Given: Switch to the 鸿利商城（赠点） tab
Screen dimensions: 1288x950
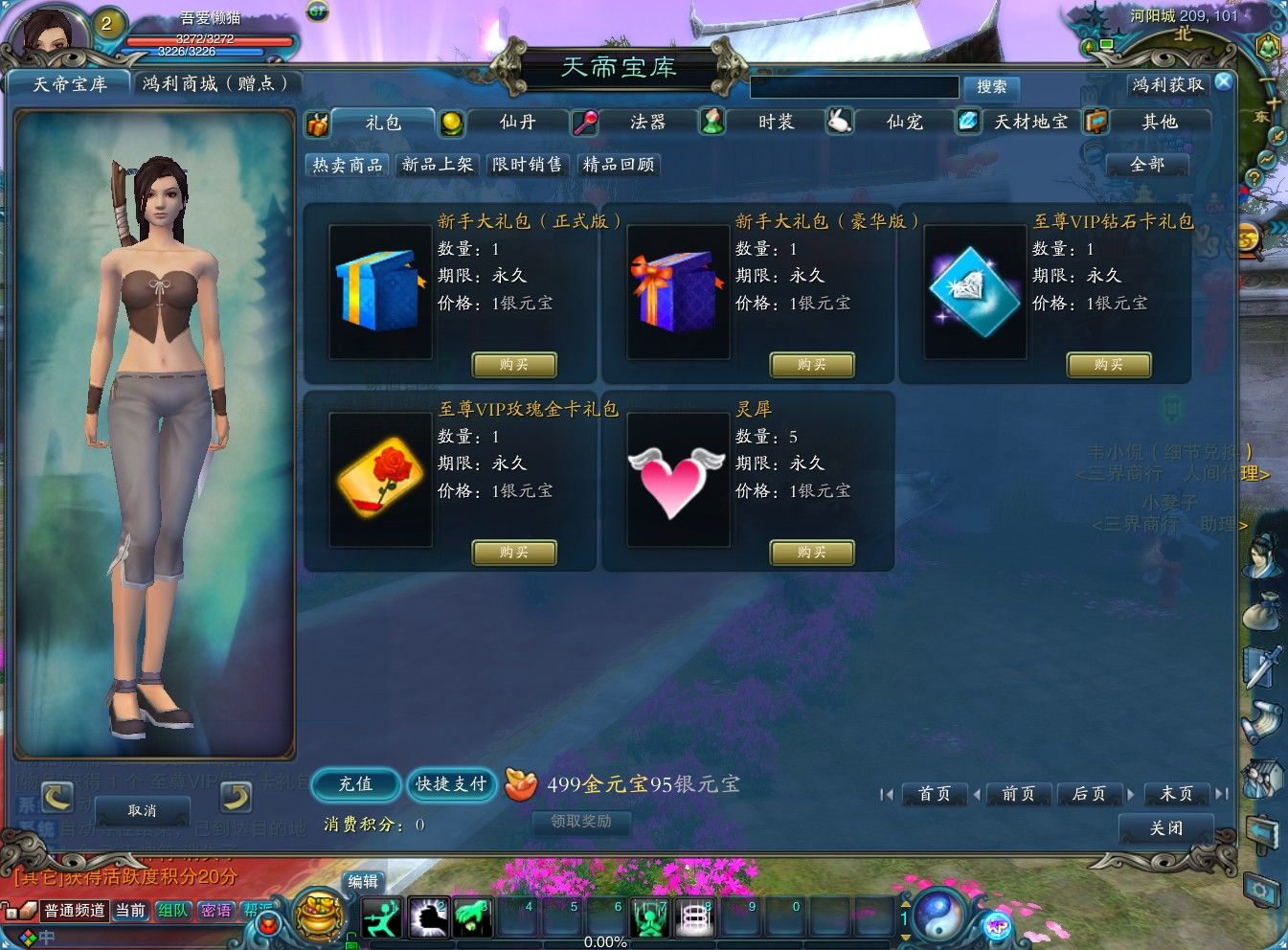Looking at the screenshot, I should pyautogui.click(x=217, y=83).
